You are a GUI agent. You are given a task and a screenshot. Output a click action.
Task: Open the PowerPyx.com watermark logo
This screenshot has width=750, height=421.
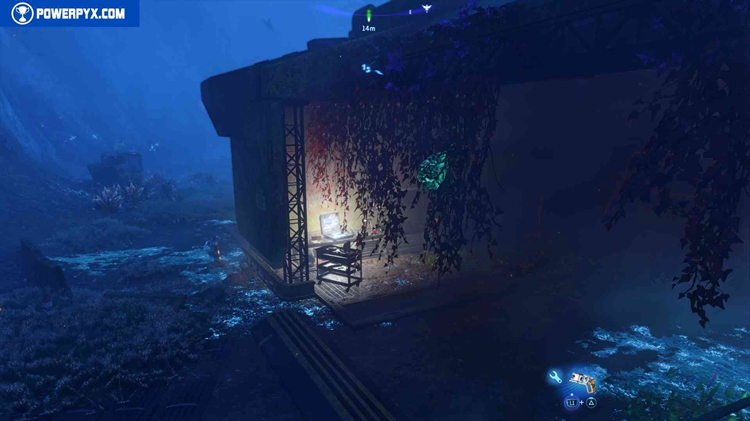pyautogui.click(x=68, y=13)
